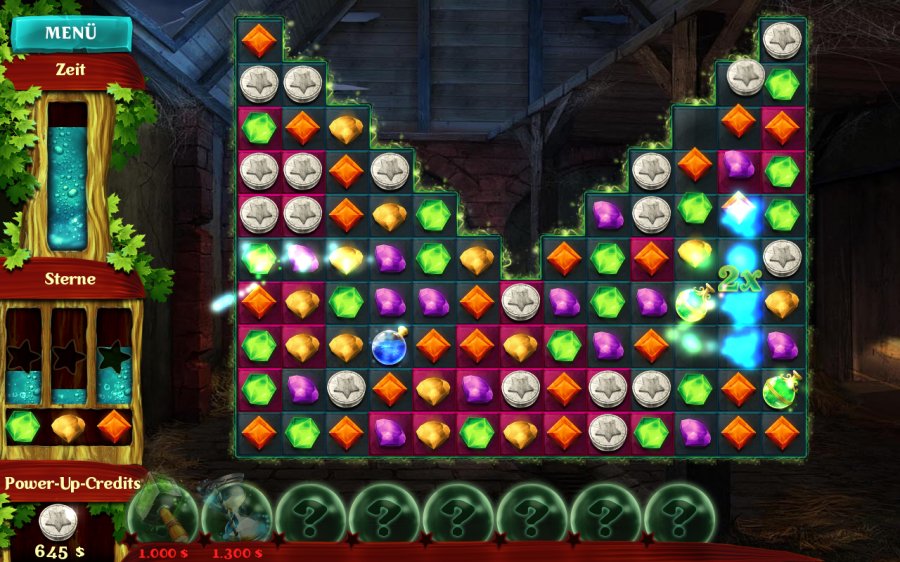
Task: Select the blue bomb orb tile
Action: pyautogui.click(x=389, y=345)
